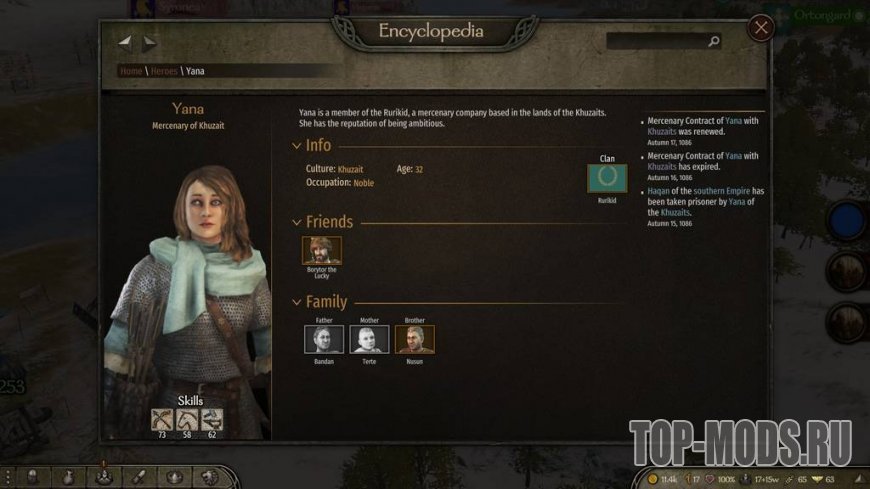Open the Home breadcrumb link
This screenshot has width=870, height=489.
coord(131,71)
